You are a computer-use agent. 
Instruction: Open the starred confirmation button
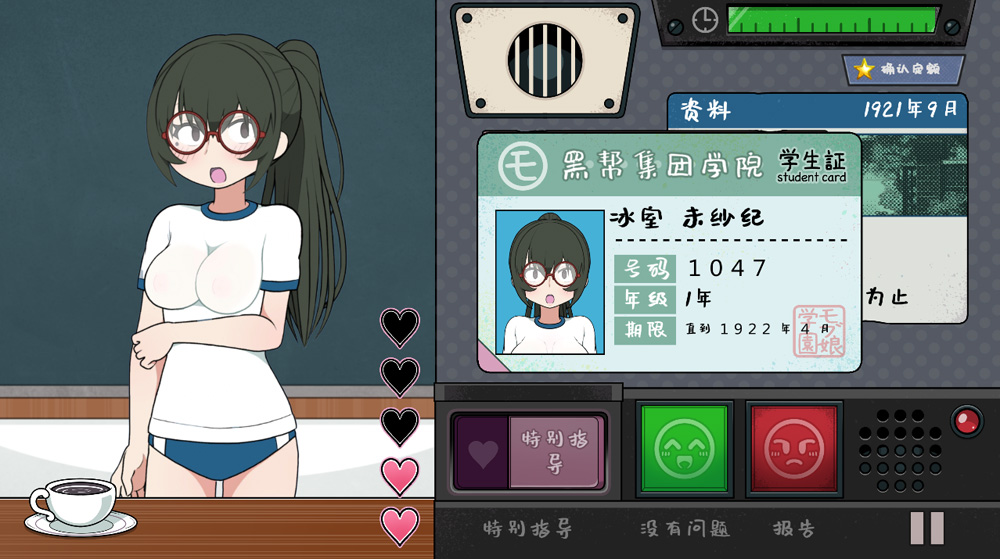[x=903, y=69]
